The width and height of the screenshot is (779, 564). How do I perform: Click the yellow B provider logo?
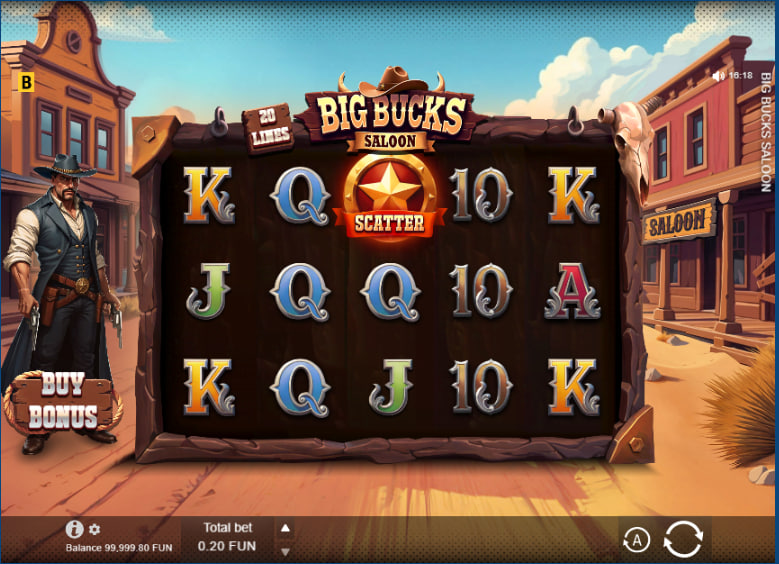26,82
